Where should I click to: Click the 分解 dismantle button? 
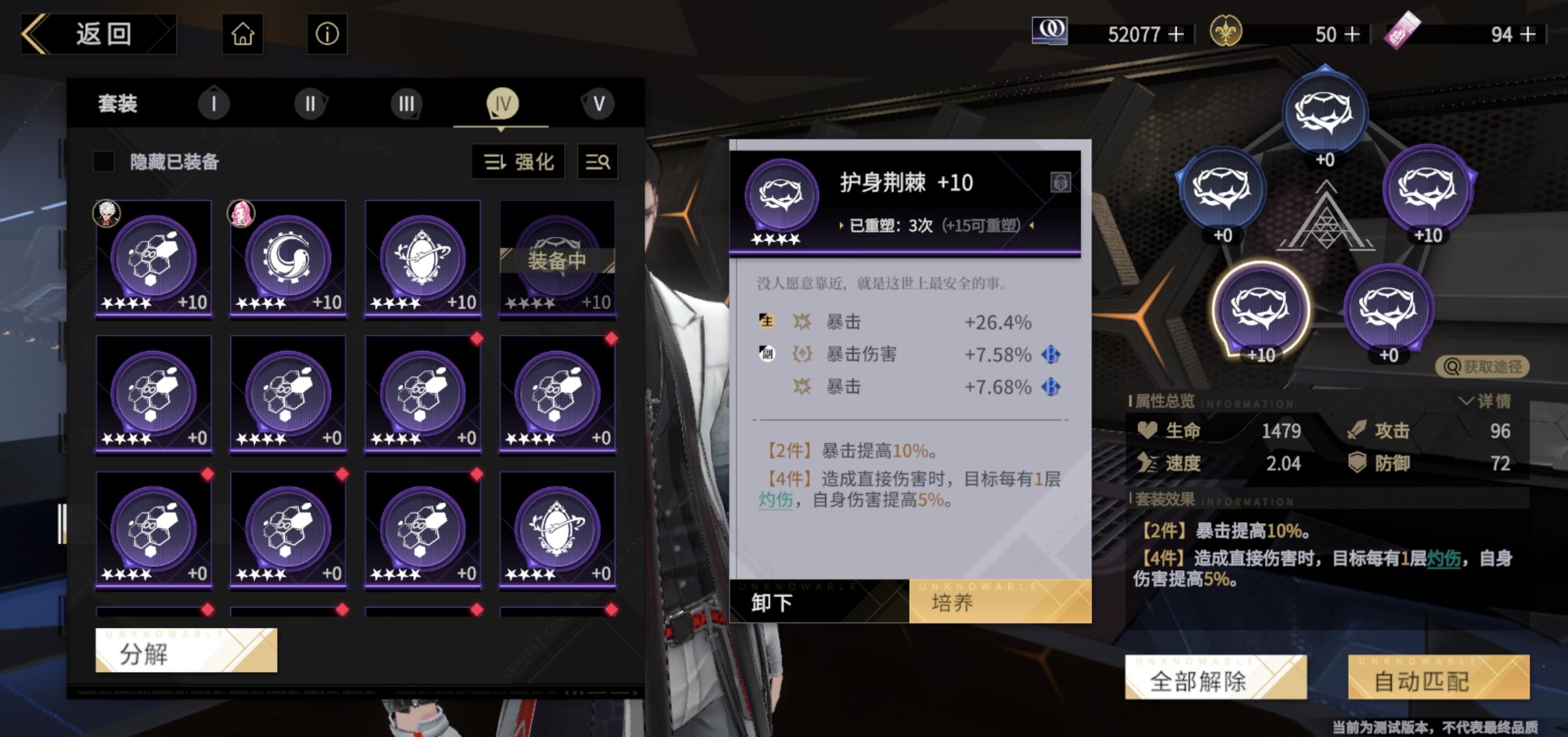pyautogui.click(x=186, y=651)
